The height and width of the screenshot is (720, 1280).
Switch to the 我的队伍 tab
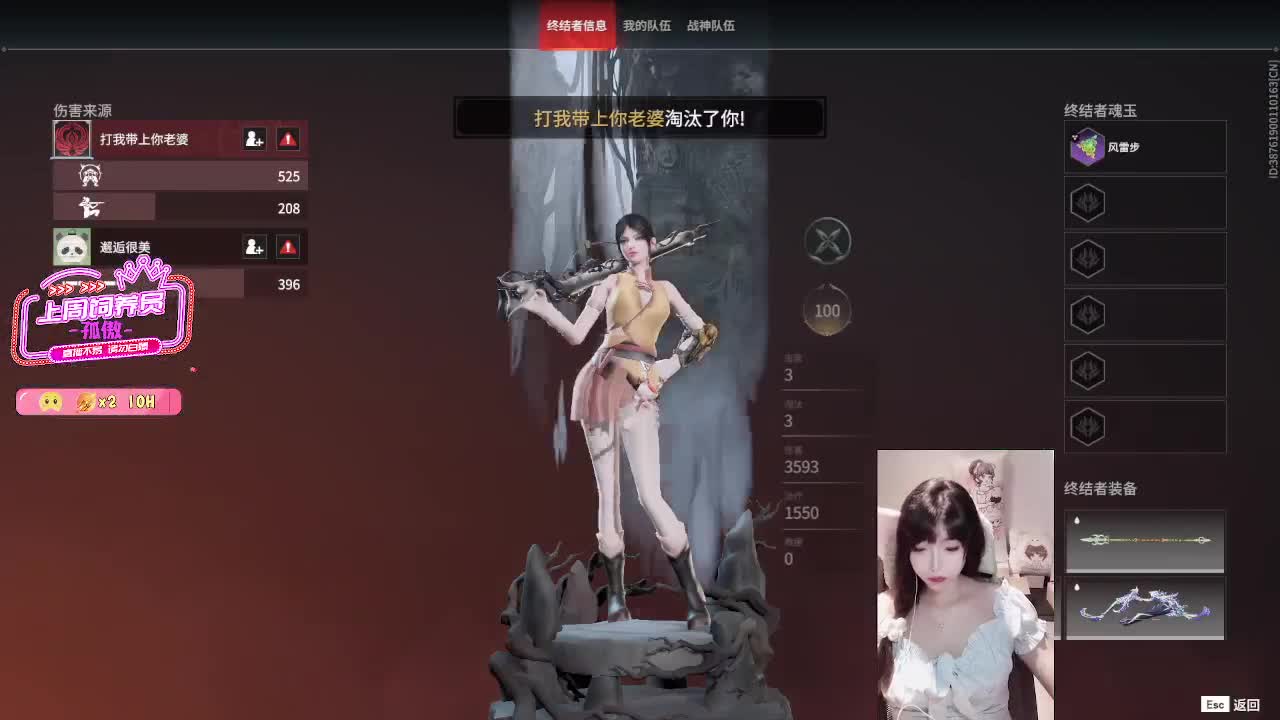(x=646, y=26)
